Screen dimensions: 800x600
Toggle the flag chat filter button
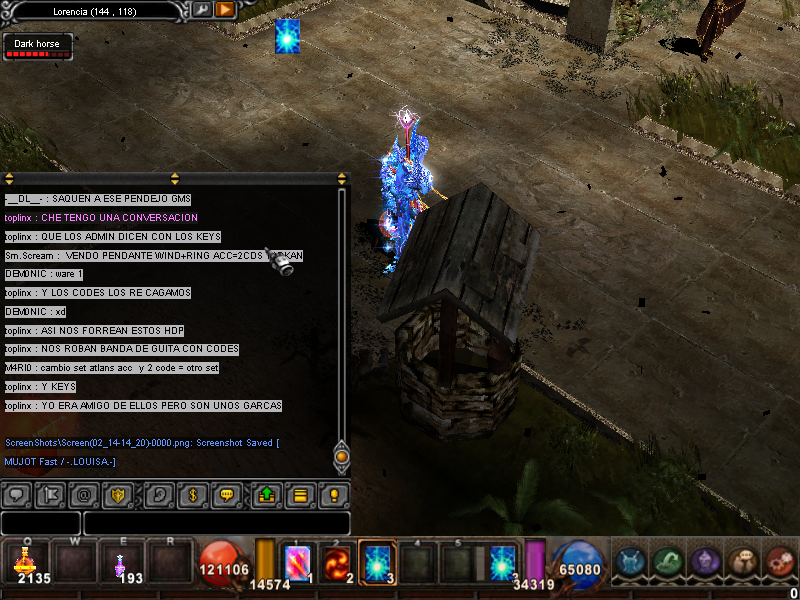51,494
